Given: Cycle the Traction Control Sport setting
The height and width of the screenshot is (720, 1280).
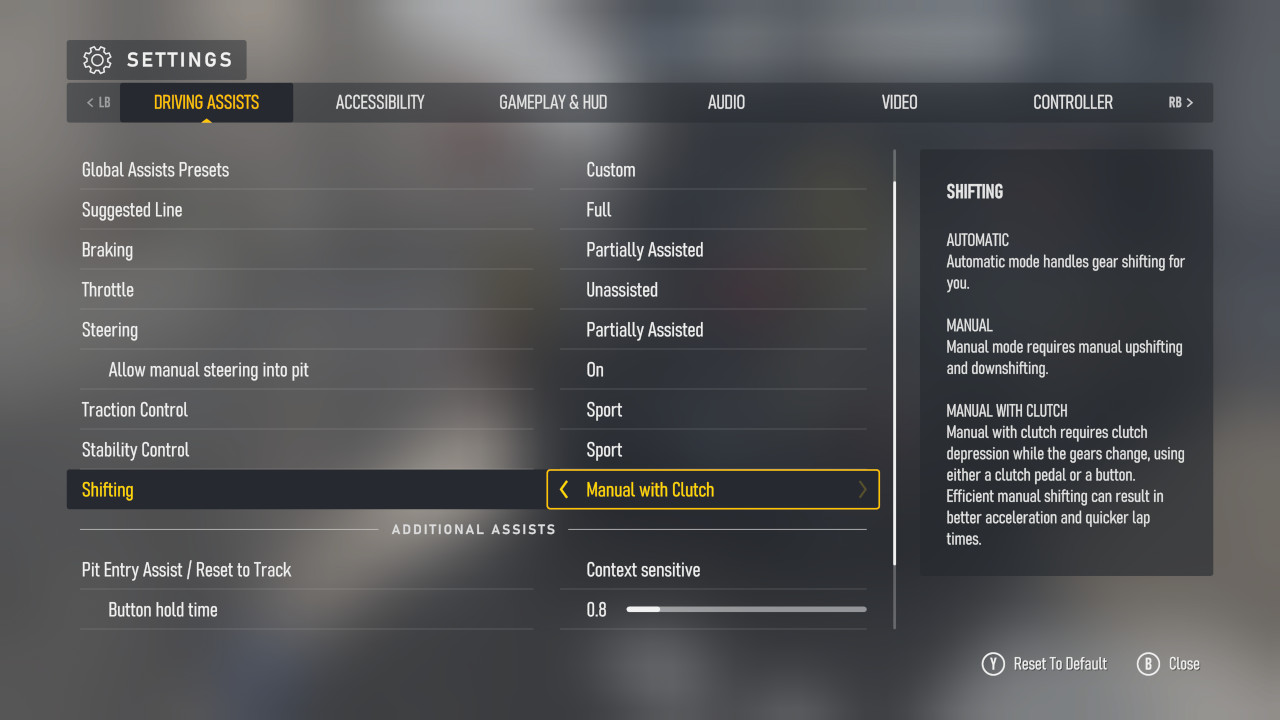Looking at the screenshot, I should coord(713,409).
